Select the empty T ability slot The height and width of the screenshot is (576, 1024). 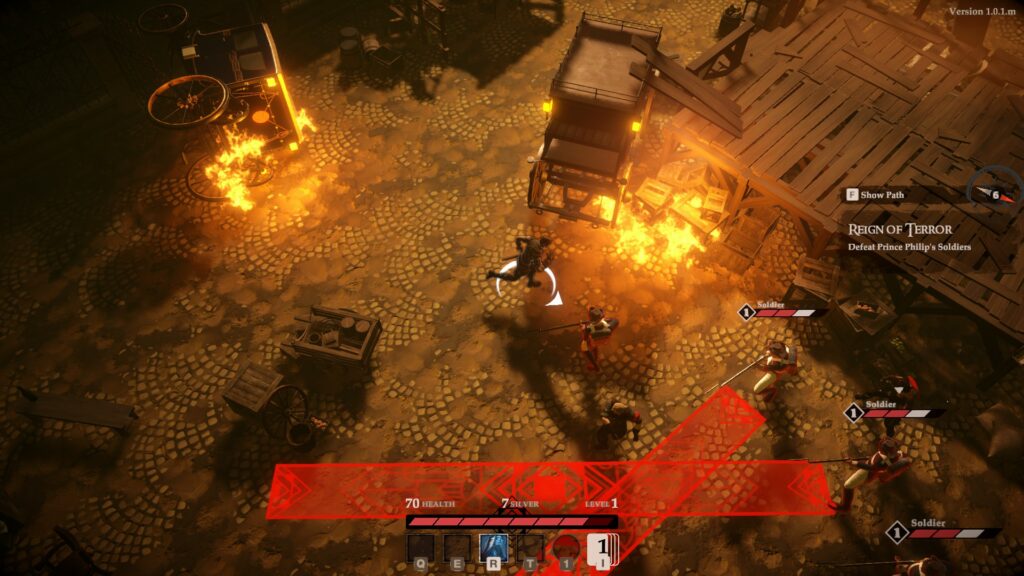tap(530, 548)
